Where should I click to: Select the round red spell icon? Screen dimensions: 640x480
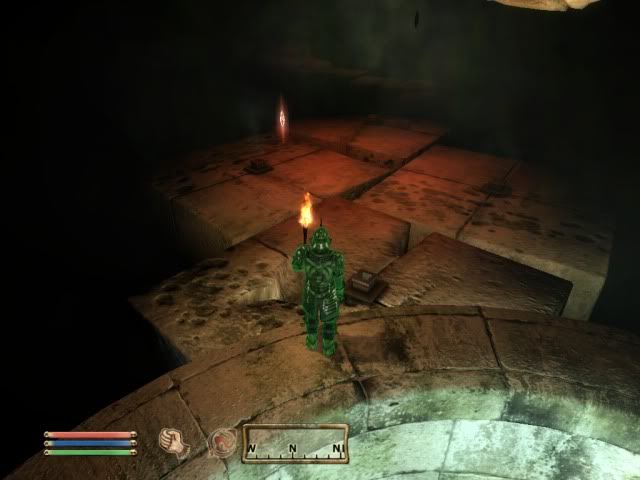[x=221, y=441]
